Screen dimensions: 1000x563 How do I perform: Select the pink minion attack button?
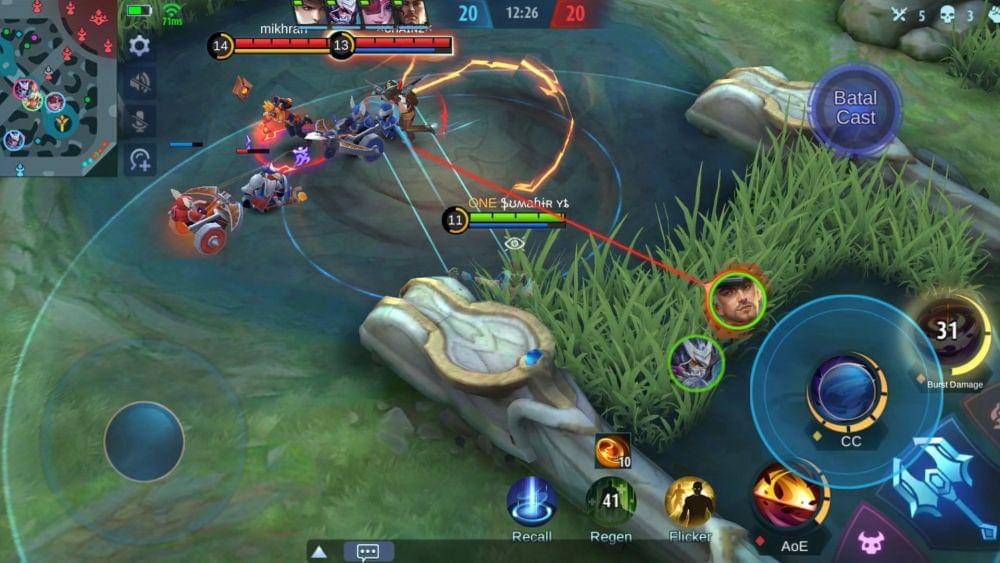[x=871, y=544]
